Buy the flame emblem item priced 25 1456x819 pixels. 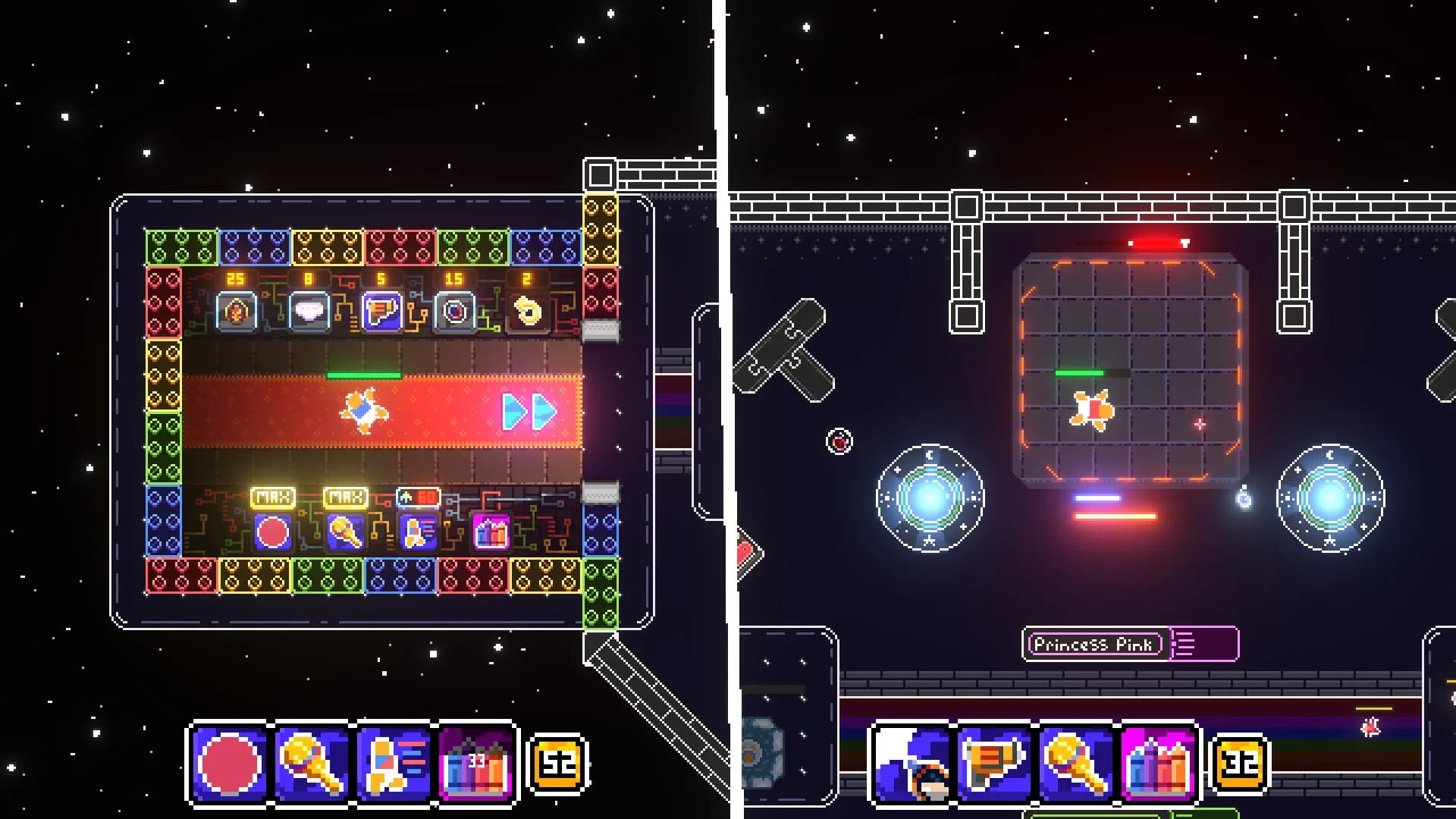point(236,311)
